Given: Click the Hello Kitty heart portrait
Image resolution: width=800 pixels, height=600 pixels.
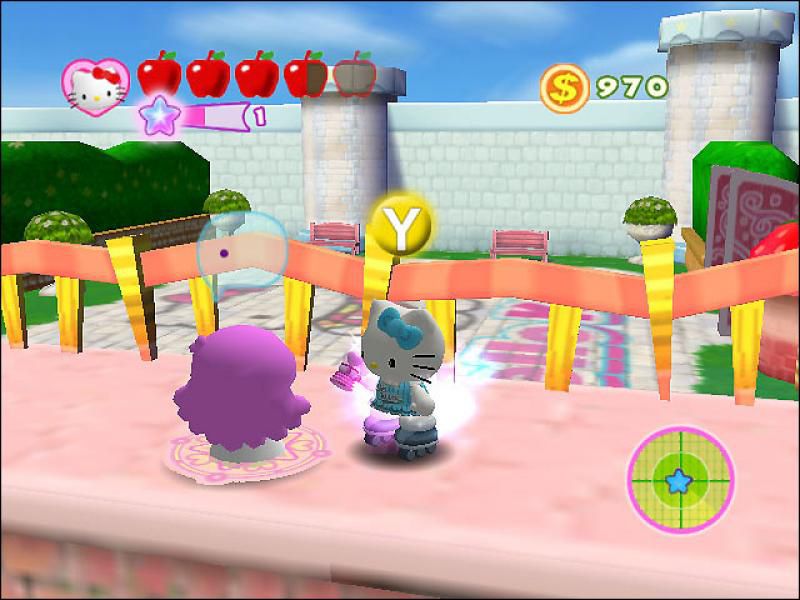Looking at the screenshot, I should pyautogui.click(x=95, y=84).
